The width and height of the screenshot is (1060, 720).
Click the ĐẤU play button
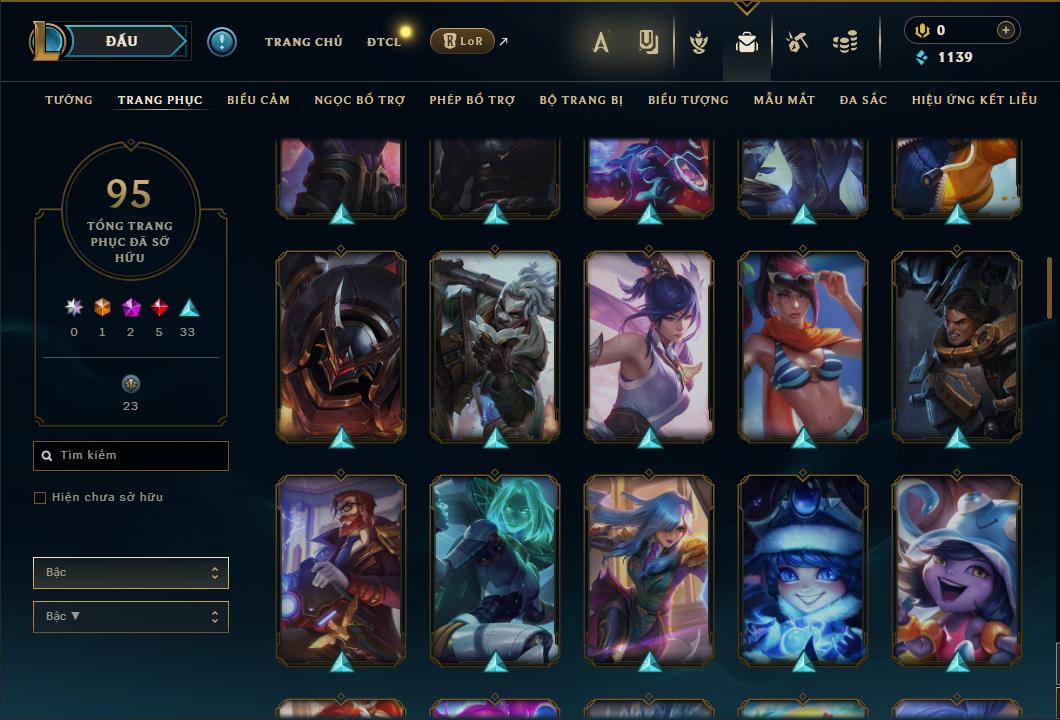click(122, 41)
